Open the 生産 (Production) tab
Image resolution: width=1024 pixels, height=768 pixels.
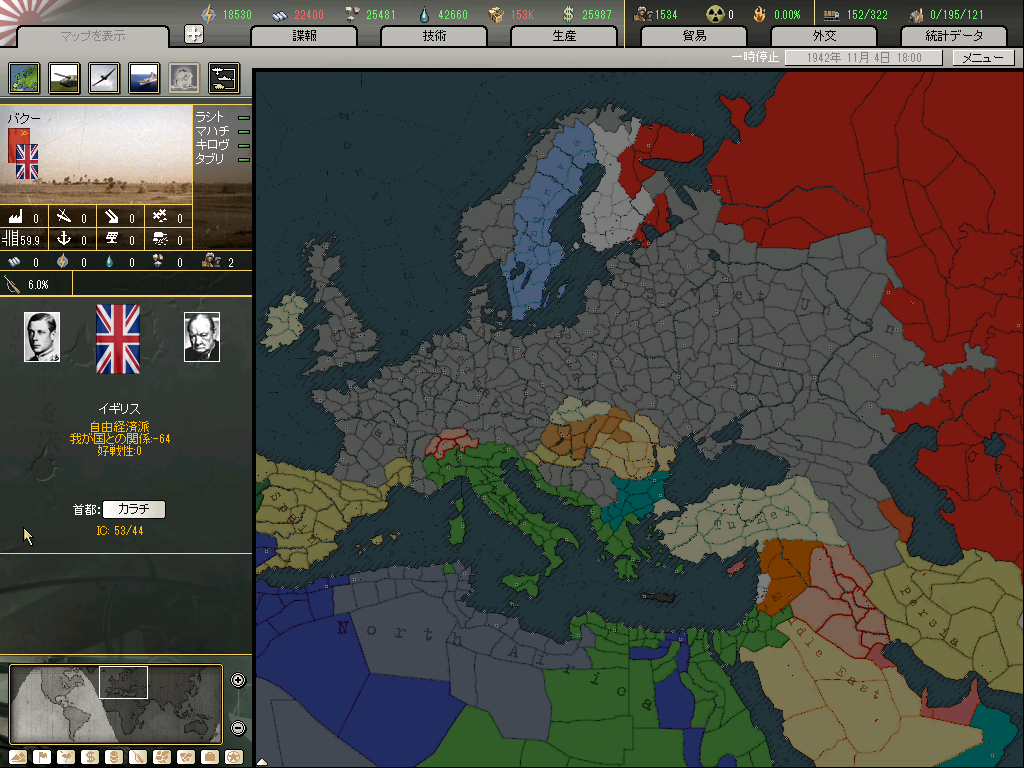click(x=565, y=36)
